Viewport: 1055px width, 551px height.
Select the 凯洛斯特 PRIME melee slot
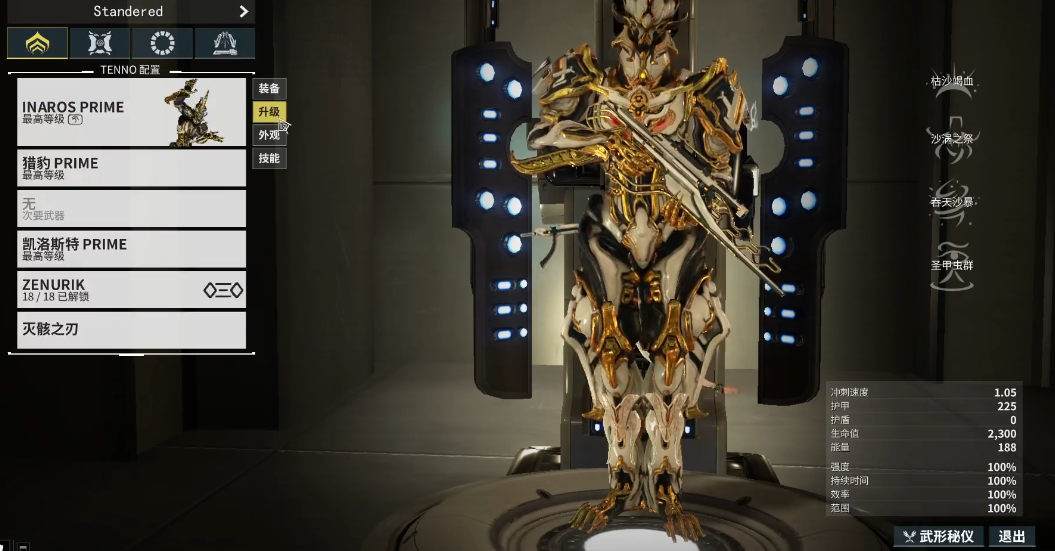tap(131, 249)
